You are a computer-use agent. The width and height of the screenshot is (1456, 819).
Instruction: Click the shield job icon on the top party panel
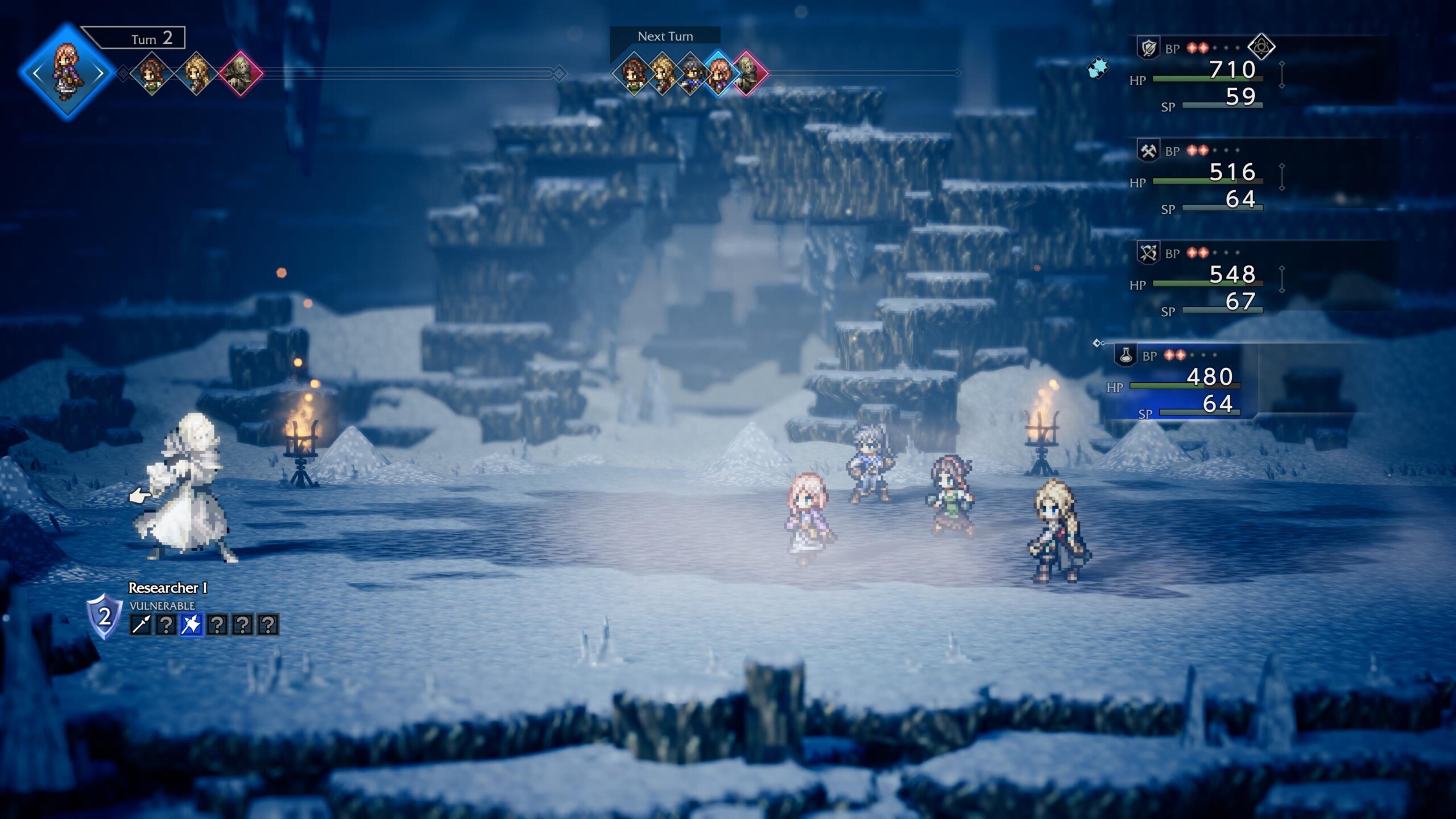tap(1148, 48)
